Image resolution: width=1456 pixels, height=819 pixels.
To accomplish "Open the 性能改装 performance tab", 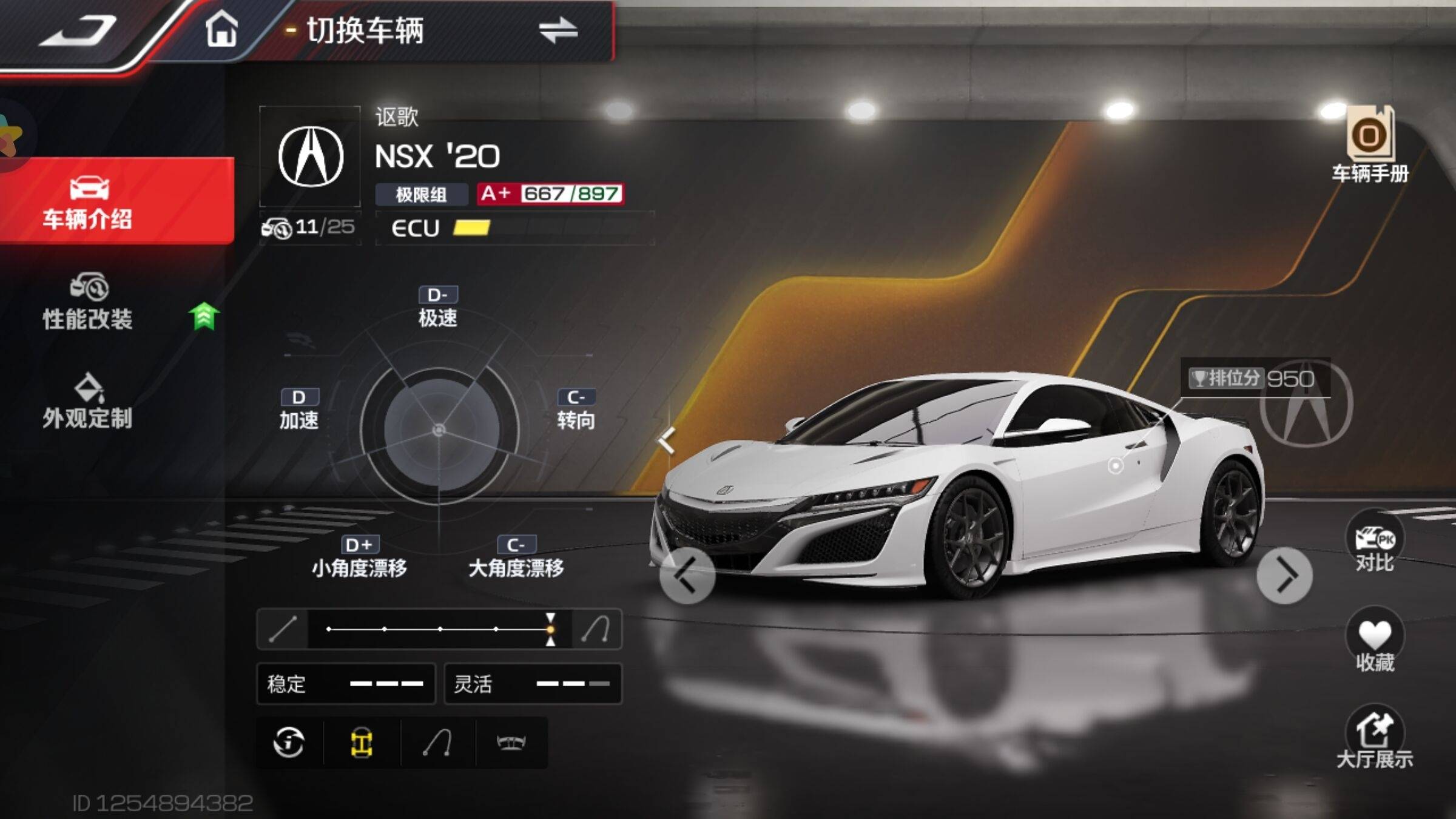I will (88, 302).
